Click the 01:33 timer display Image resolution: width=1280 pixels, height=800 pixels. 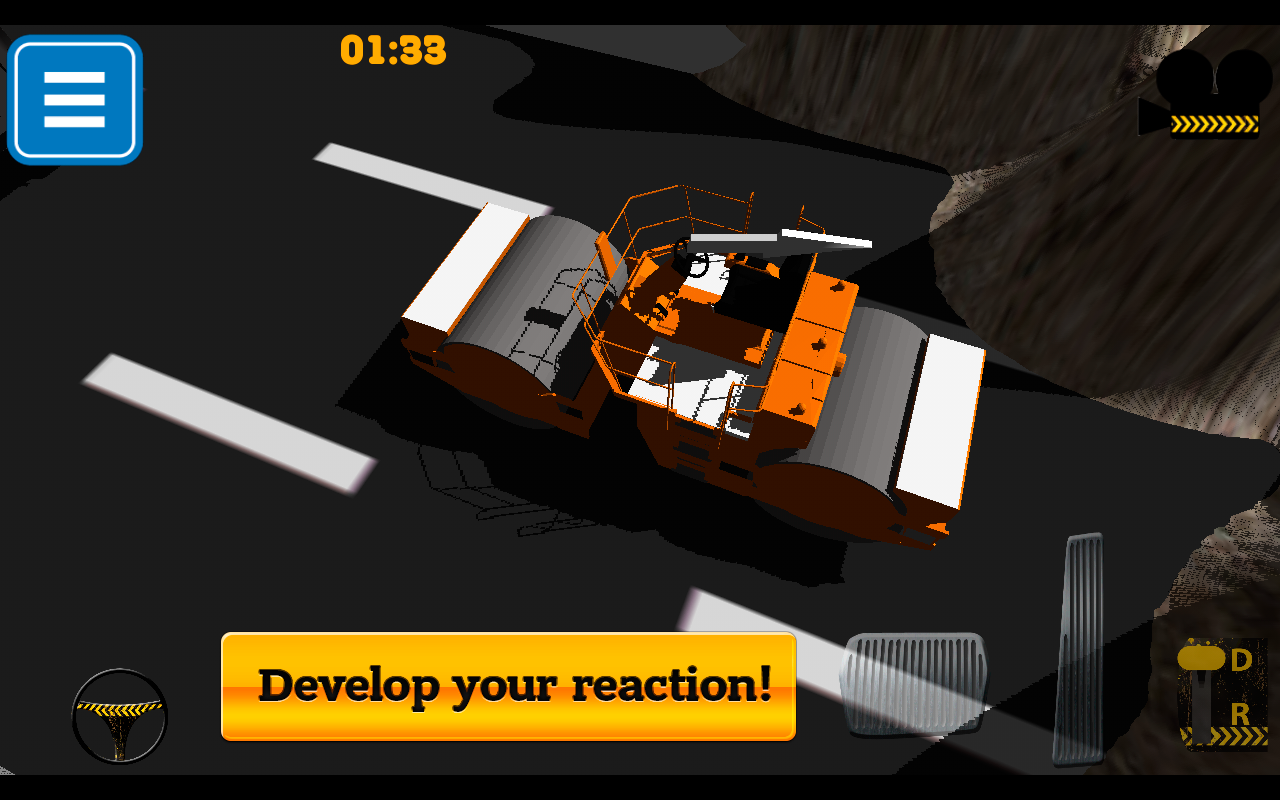pos(393,51)
